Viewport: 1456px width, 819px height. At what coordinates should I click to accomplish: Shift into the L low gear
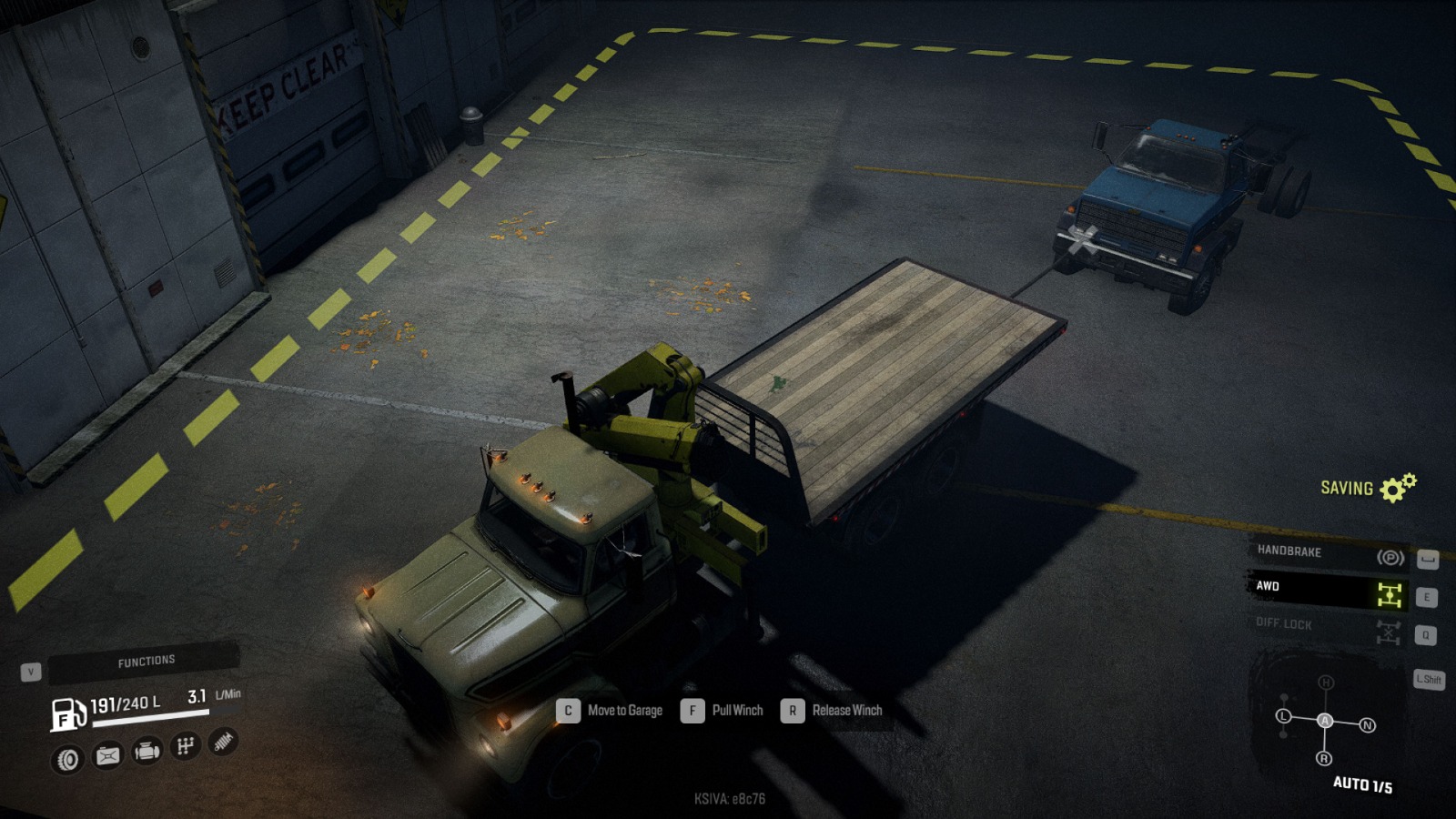click(x=1284, y=716)
